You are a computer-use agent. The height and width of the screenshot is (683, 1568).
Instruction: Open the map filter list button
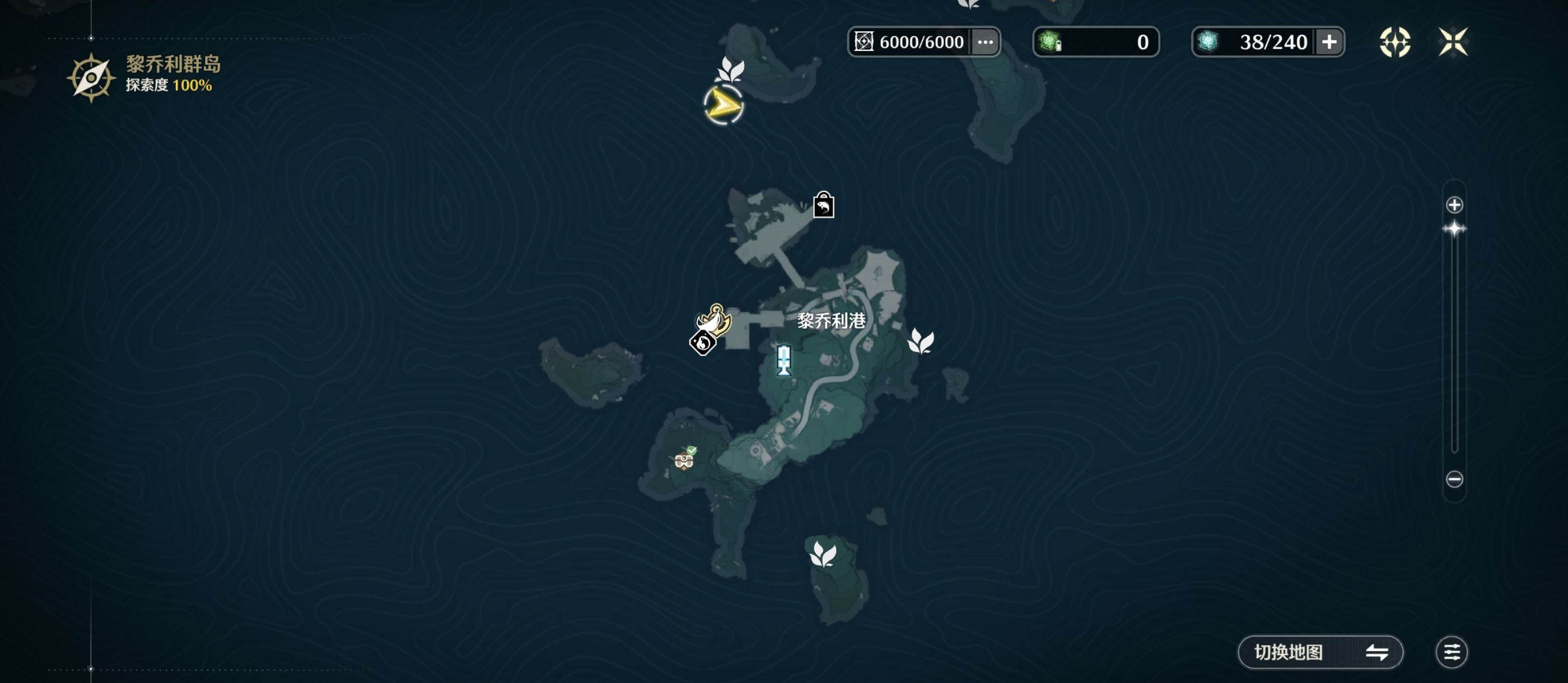point(1452,653)
